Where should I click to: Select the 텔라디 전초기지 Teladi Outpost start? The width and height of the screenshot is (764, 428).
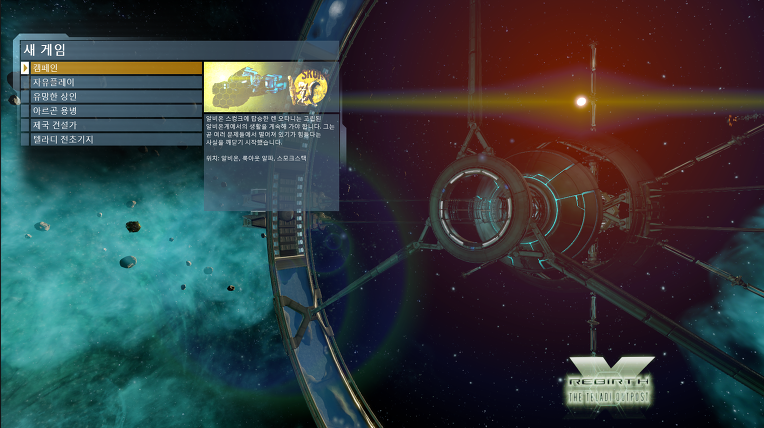click(110, 139)
